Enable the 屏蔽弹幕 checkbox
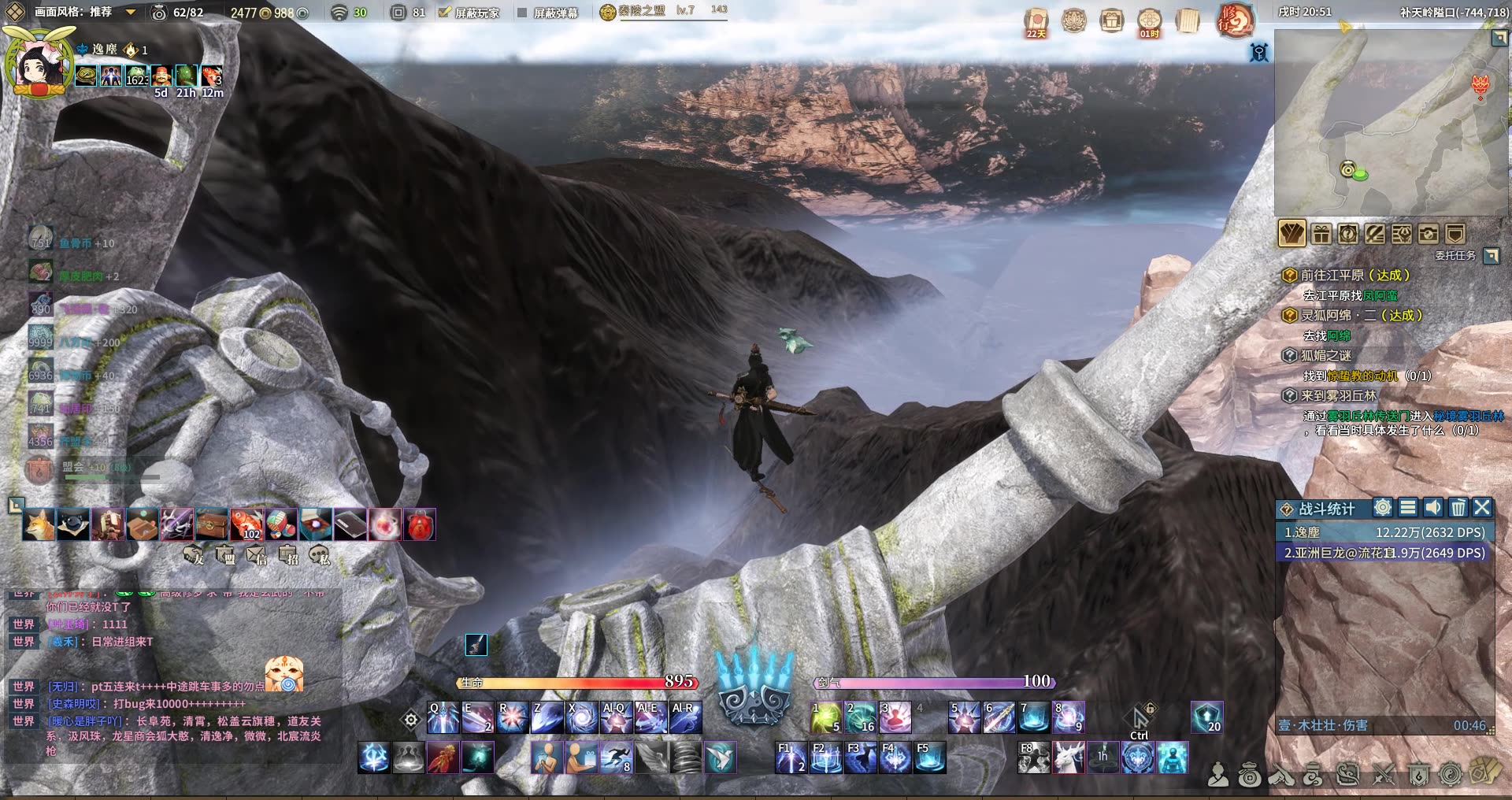The height and width of the screenshot is (800, 1512). (522, 13)
